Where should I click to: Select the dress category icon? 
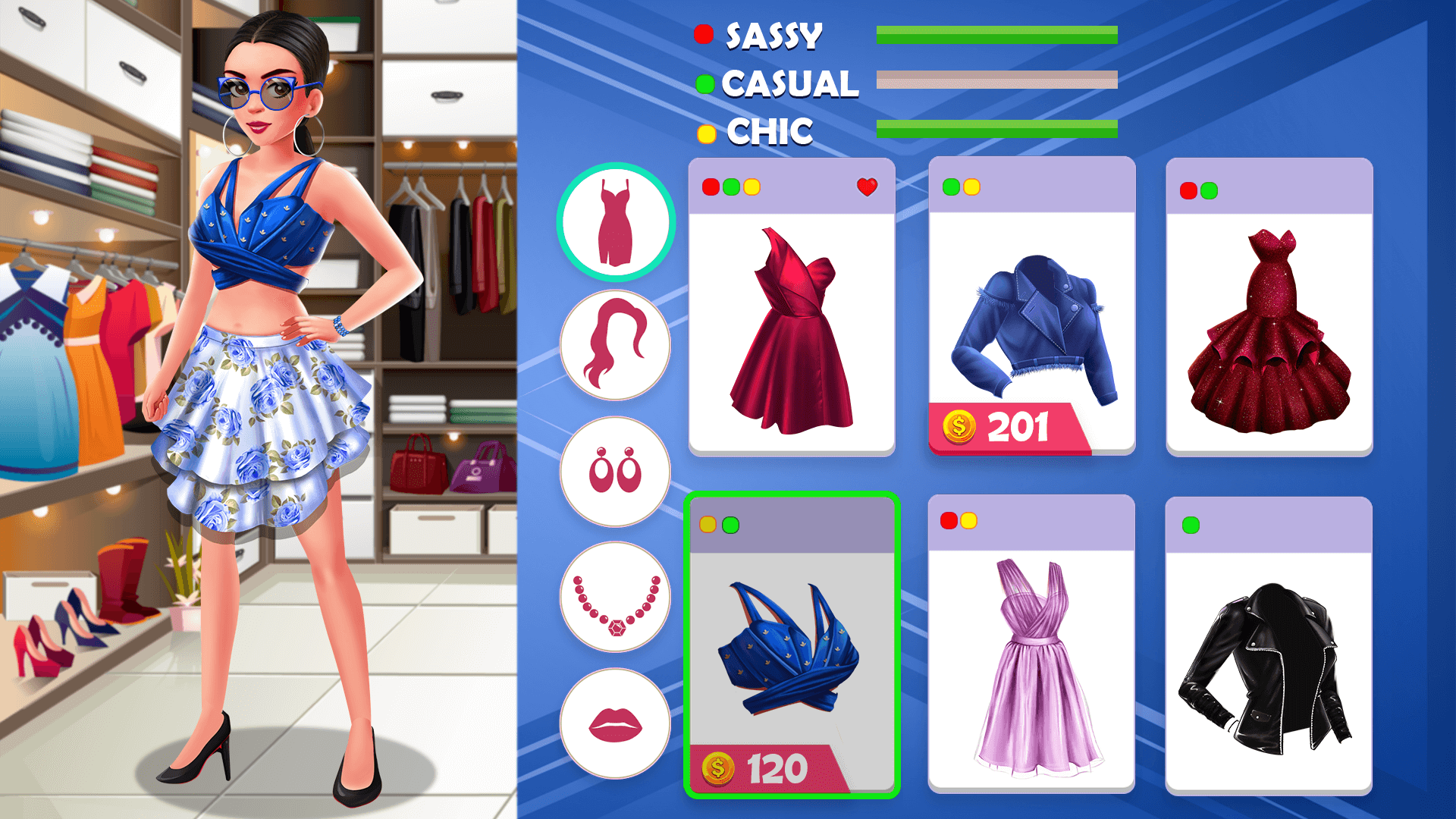(615, 225)
